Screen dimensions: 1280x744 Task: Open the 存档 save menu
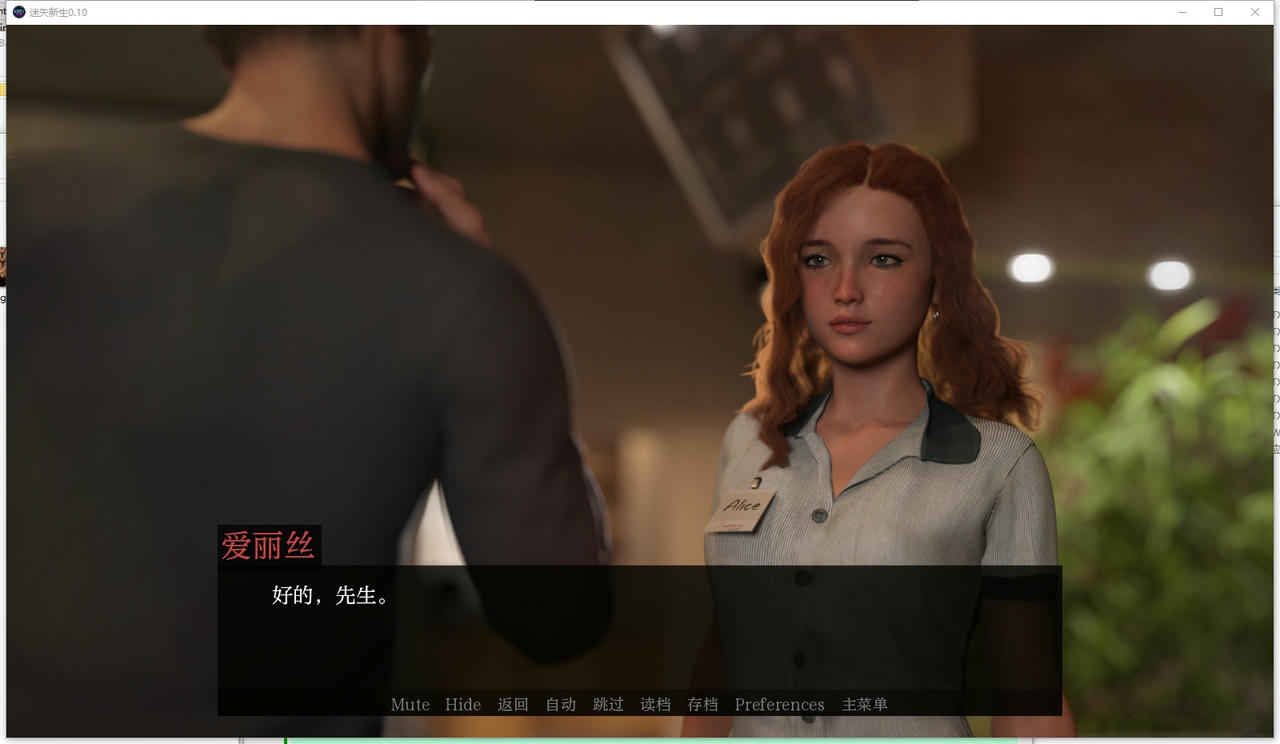[x=702, y=704]
